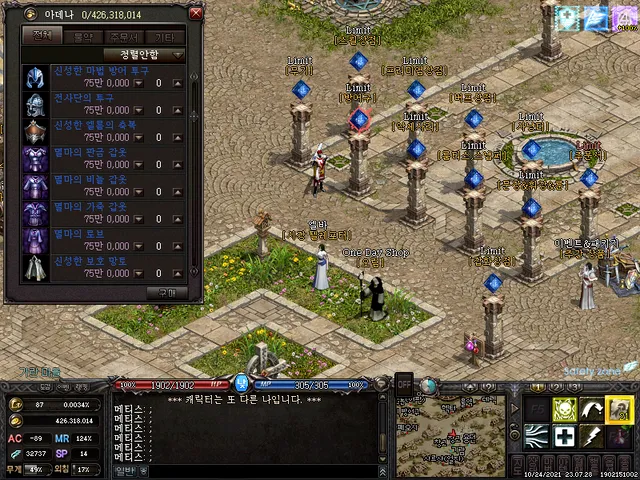Image resolution: width=640 pixels, height=480 pixels.
Task: Close the Adena shop window
Action: point(195,14)
